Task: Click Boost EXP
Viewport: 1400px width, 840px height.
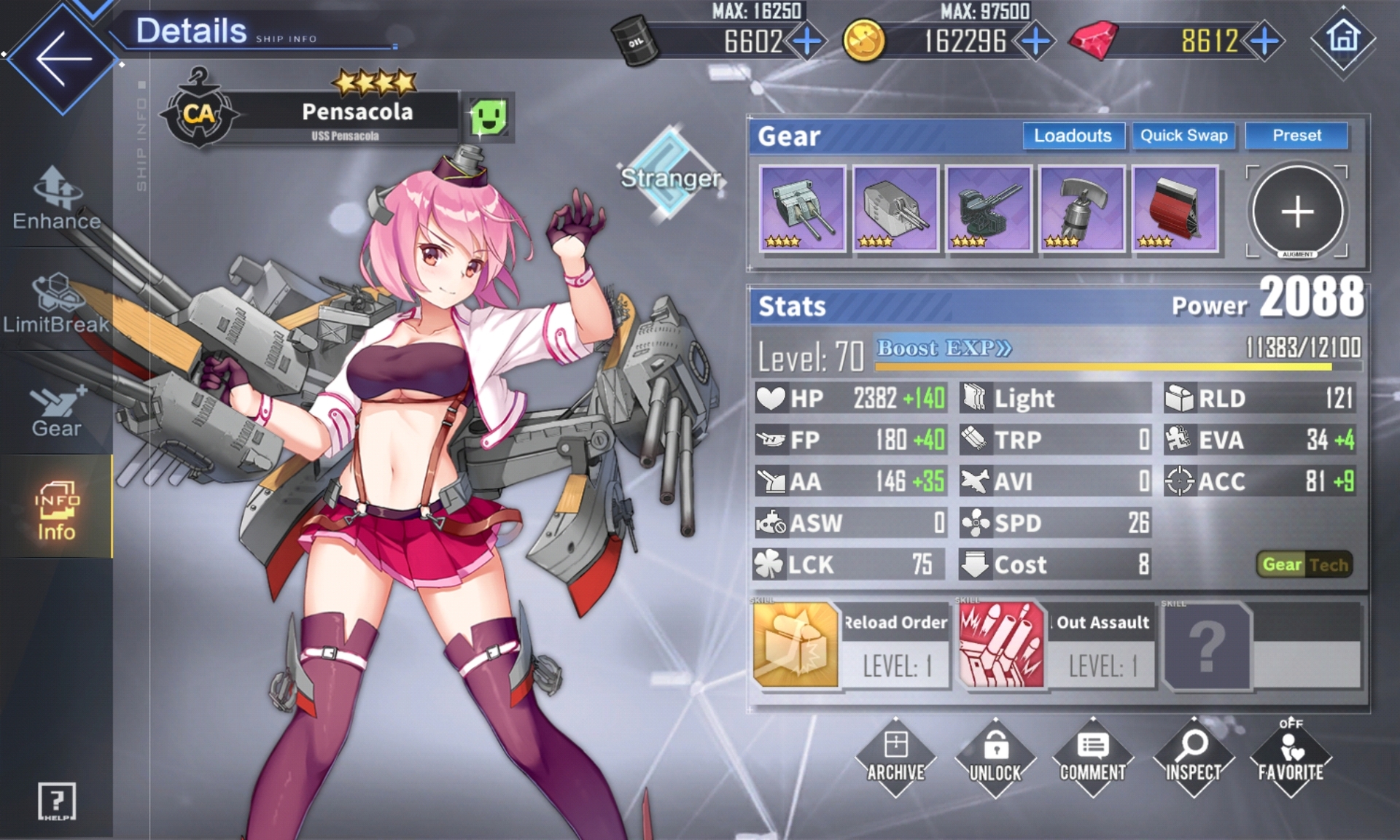Action: point(944,349)
